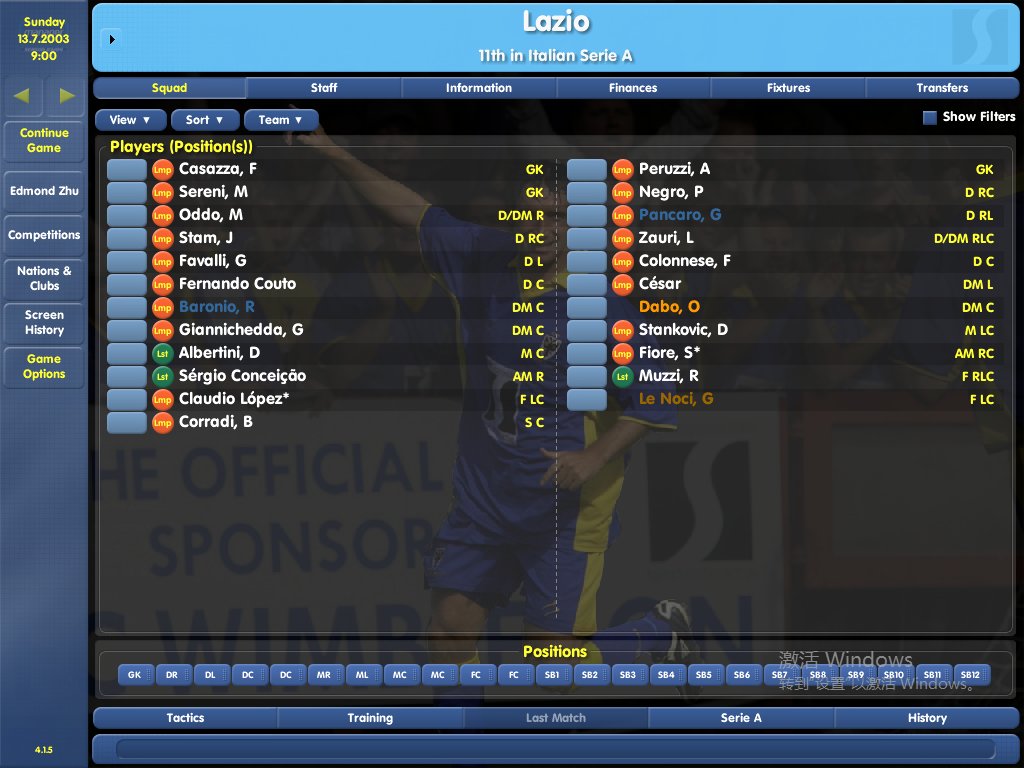Show the club History page
The width and height of the screenshot is (1024, 768).
click(927, 718)
